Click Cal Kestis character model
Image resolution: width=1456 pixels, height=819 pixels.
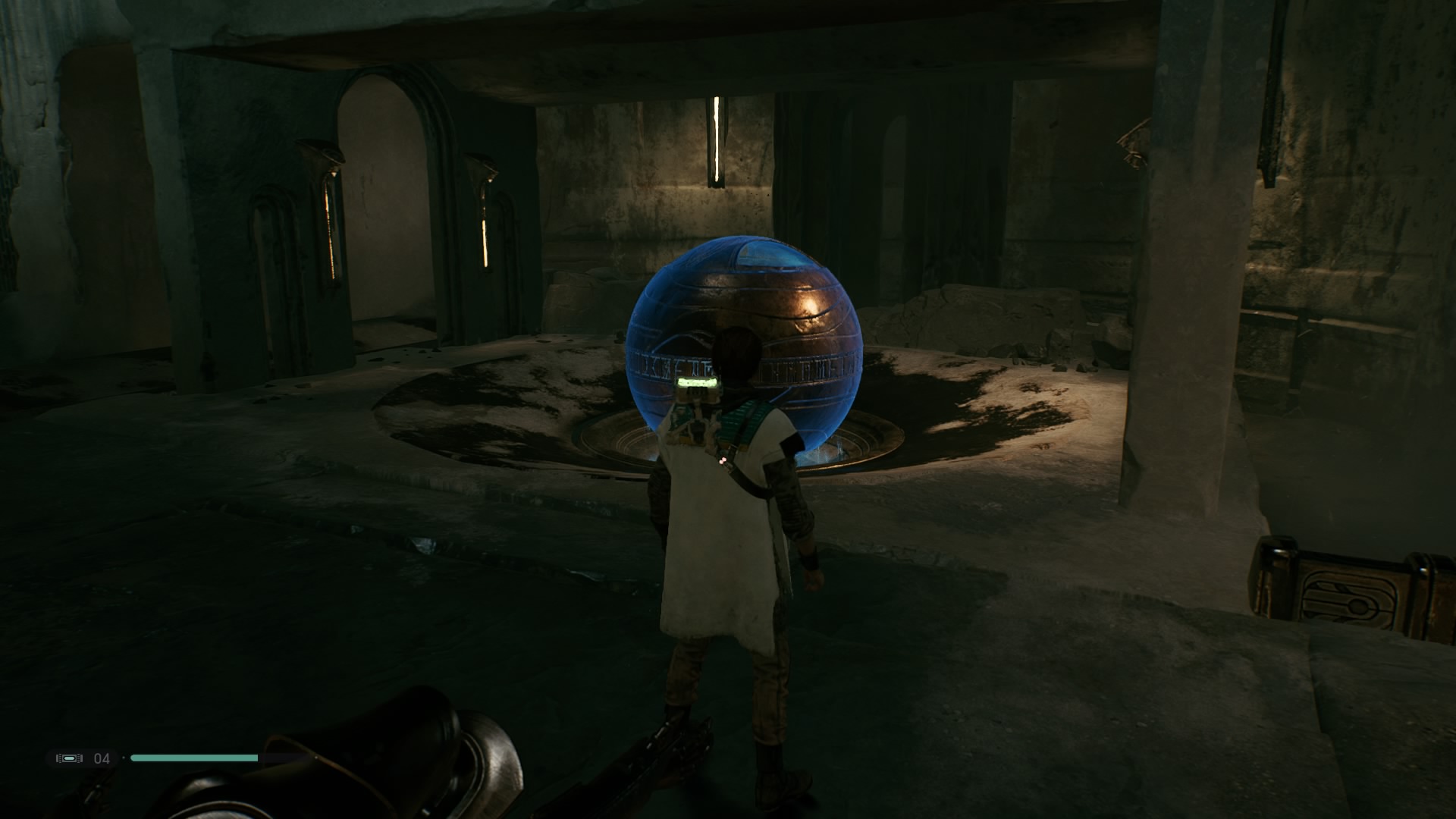(x=728, y=546)
